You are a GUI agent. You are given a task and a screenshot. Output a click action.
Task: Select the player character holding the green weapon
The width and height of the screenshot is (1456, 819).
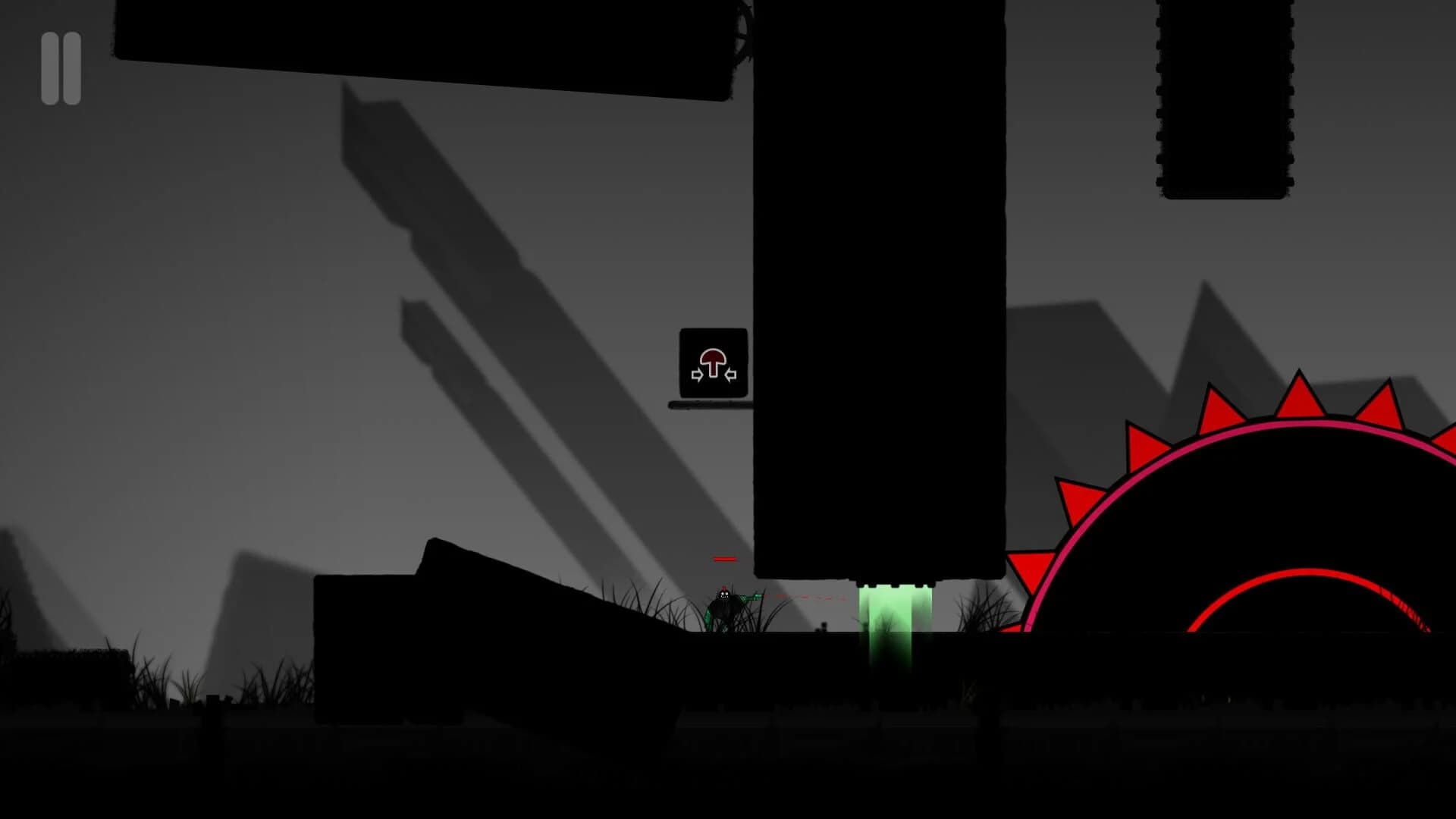click(724, 607)
